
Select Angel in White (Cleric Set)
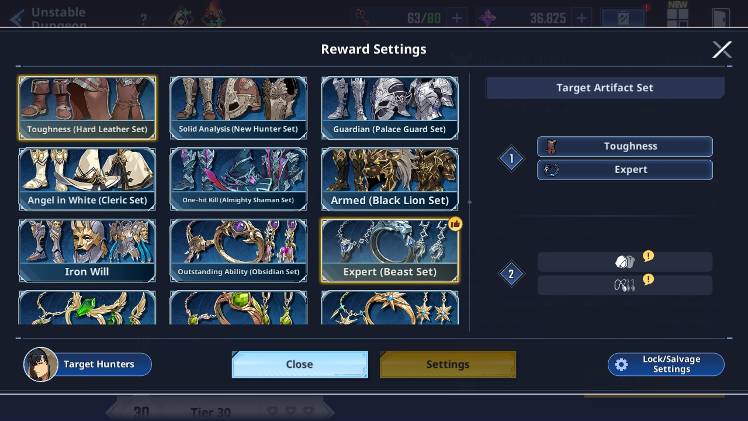point(87,179)
